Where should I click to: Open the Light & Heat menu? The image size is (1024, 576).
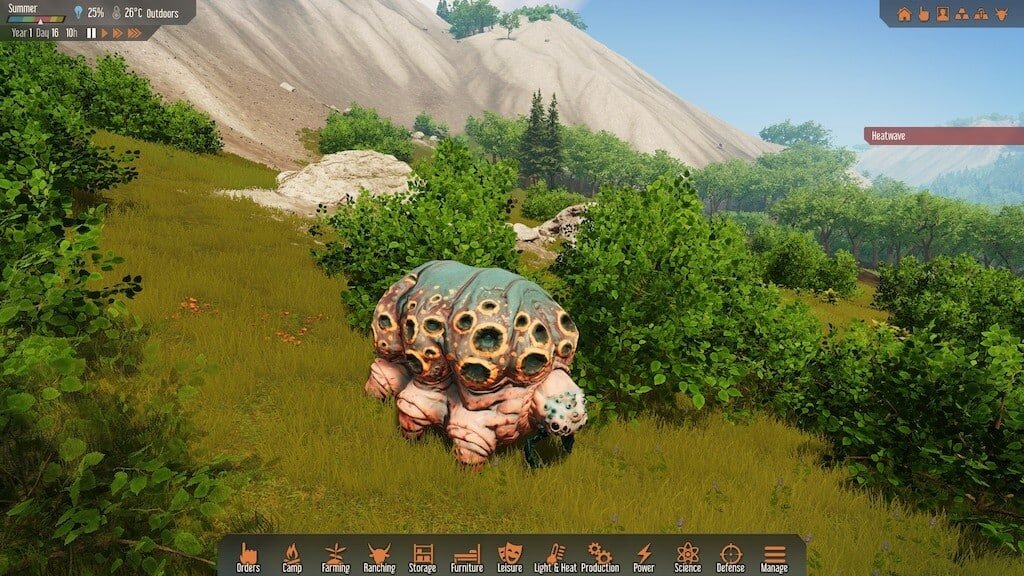pos(555,557)
